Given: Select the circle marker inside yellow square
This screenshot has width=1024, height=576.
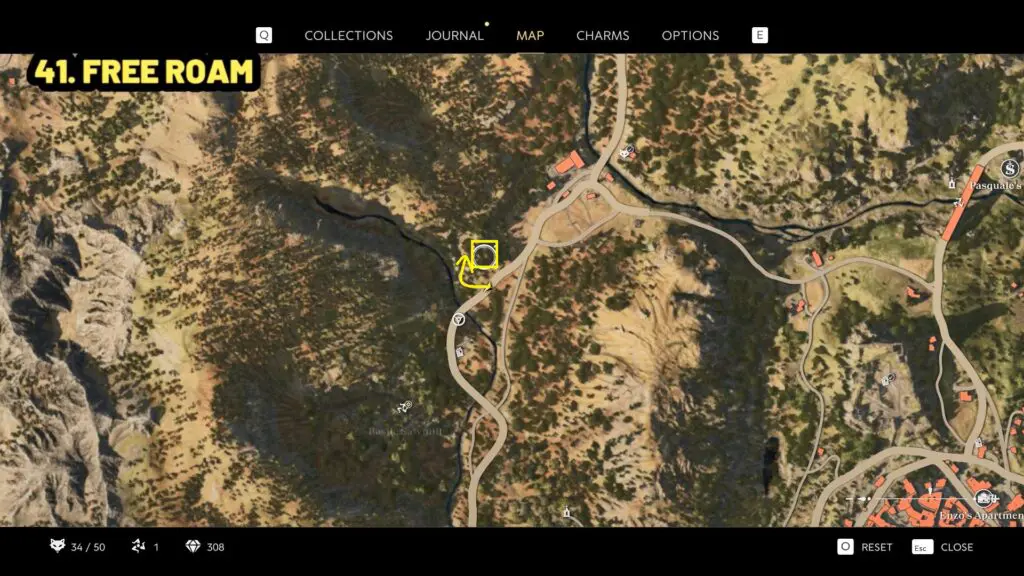Looking at the screenshot, I should click(484, 255).
